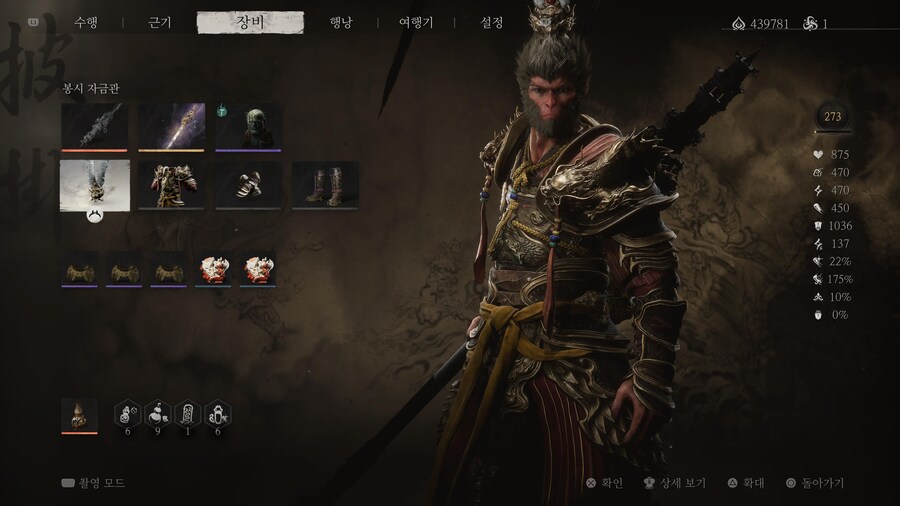Select the body armor slot
This screenshot has width=900, height=506.
point(171,186)
